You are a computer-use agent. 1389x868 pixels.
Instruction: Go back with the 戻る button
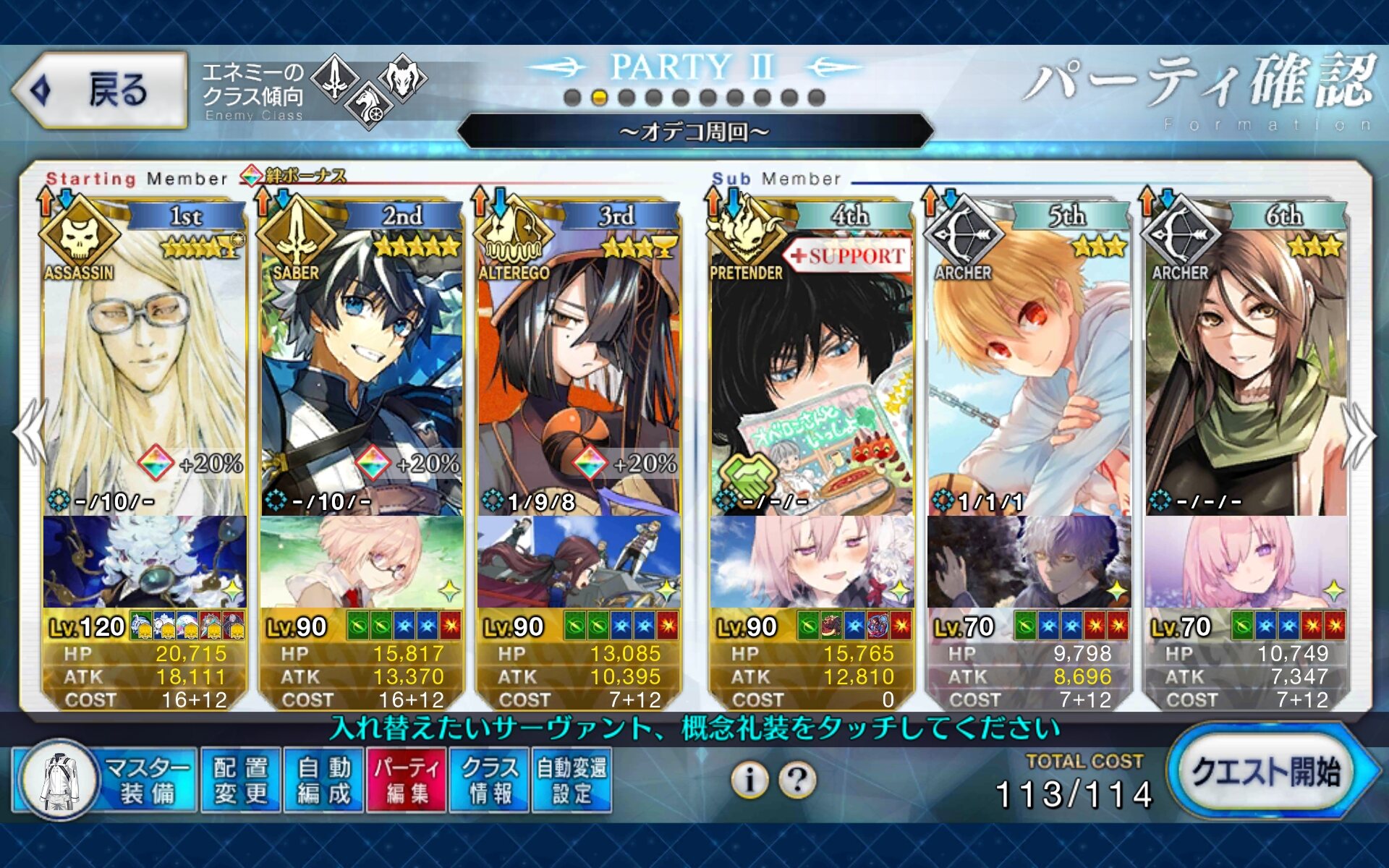(x=100, y=90)
